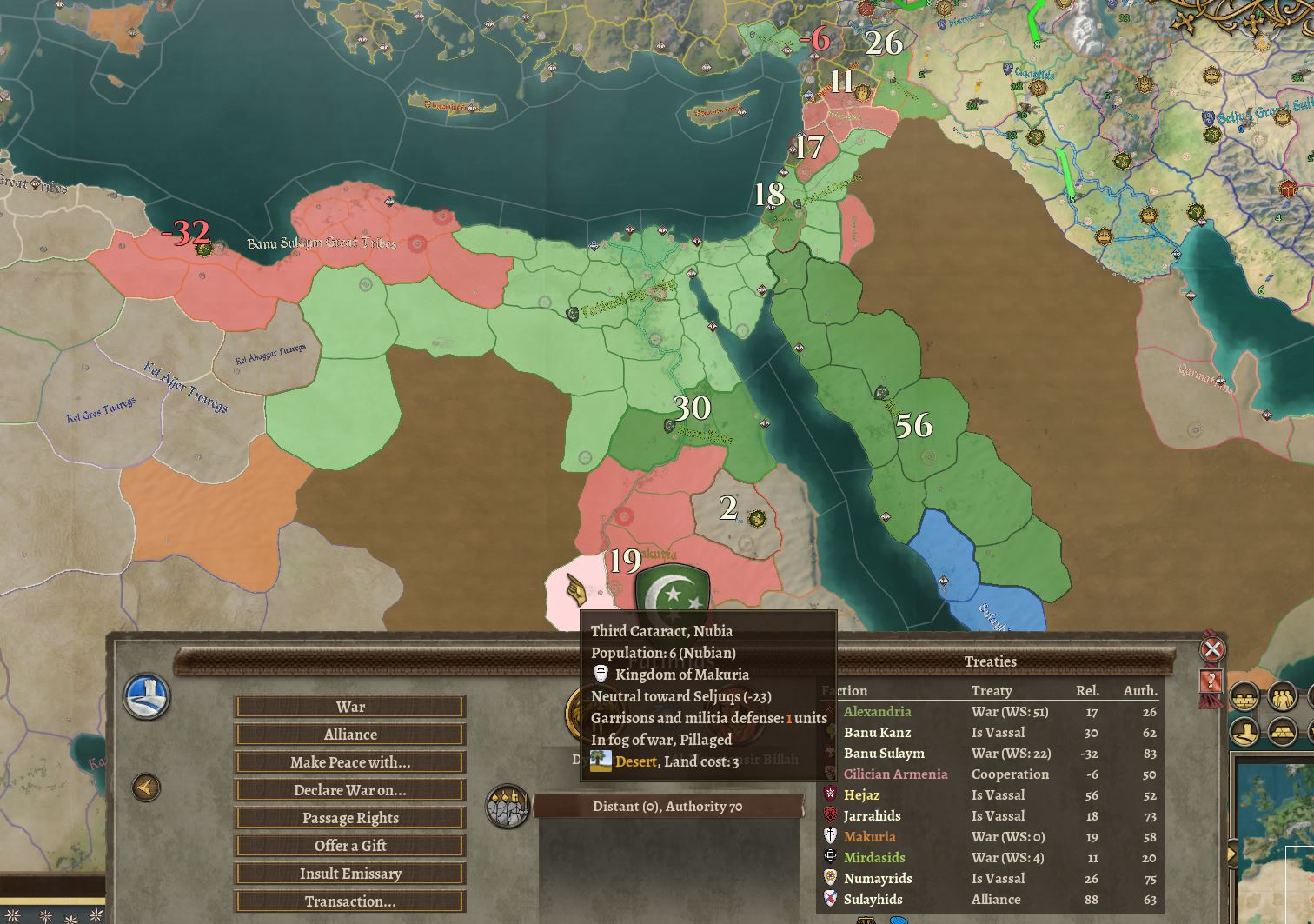Screen dimensions: 1314x924
Task: Select Offer a Gift option
Action: click(349, 845)
